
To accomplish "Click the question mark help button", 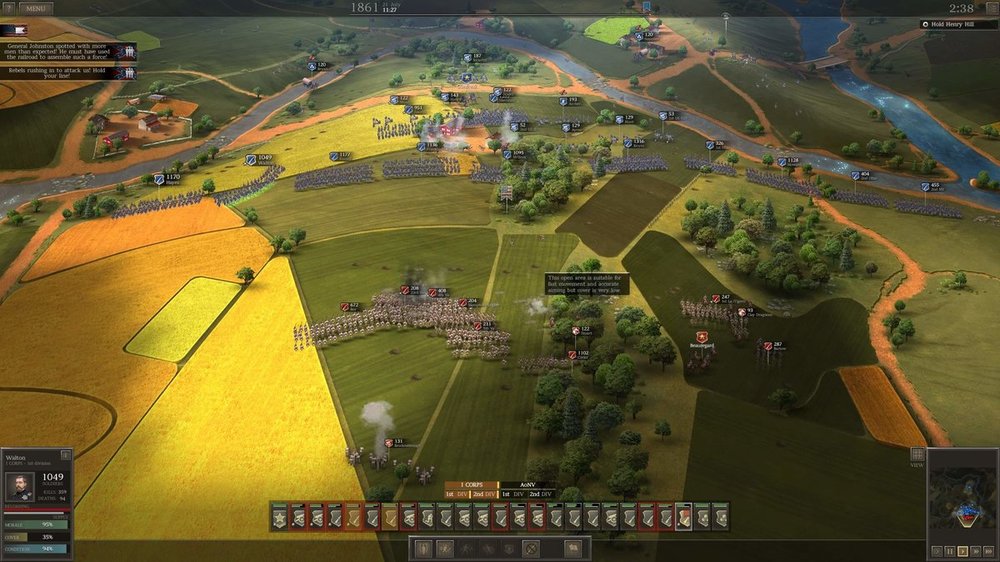I will (x=8, y=8).
